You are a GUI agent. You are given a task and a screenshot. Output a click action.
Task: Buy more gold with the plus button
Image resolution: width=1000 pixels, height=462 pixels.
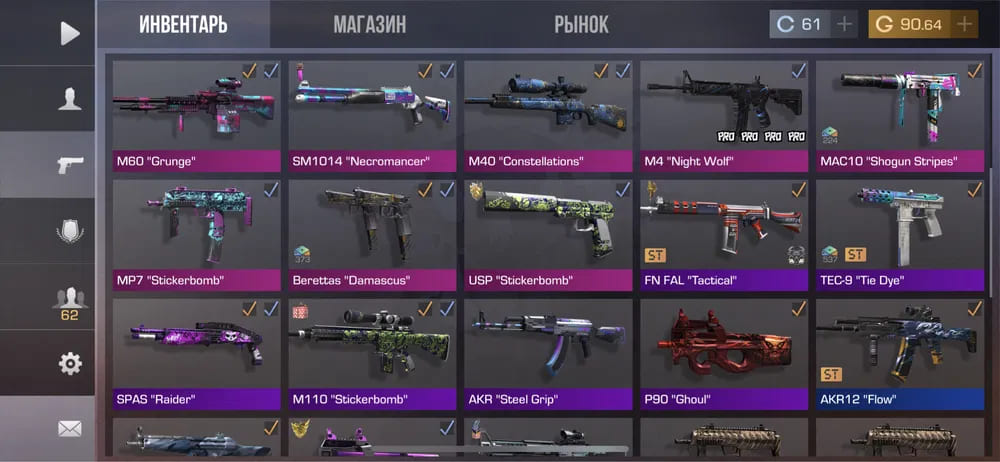pyautogui.click(x=964, y=24)
